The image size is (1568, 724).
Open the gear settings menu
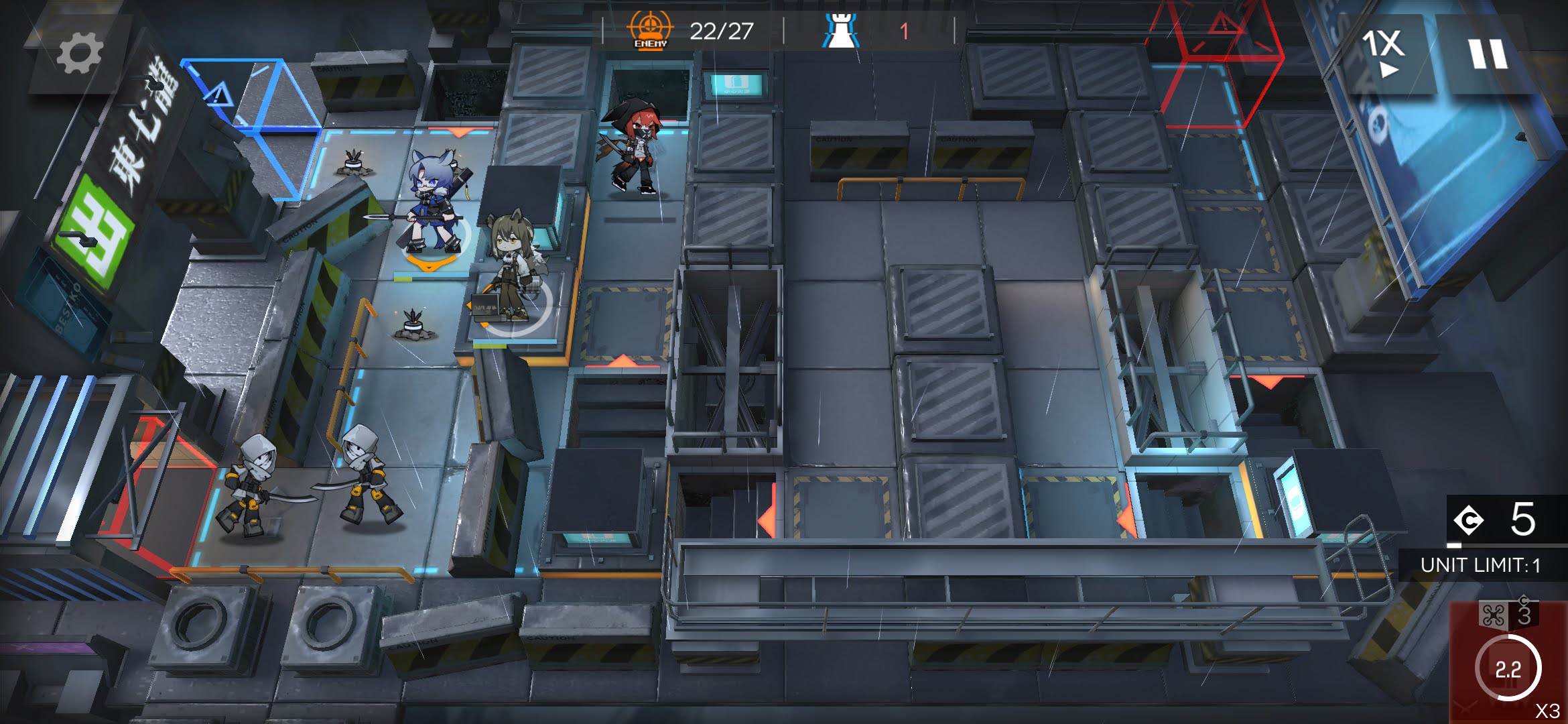(79, 54)
